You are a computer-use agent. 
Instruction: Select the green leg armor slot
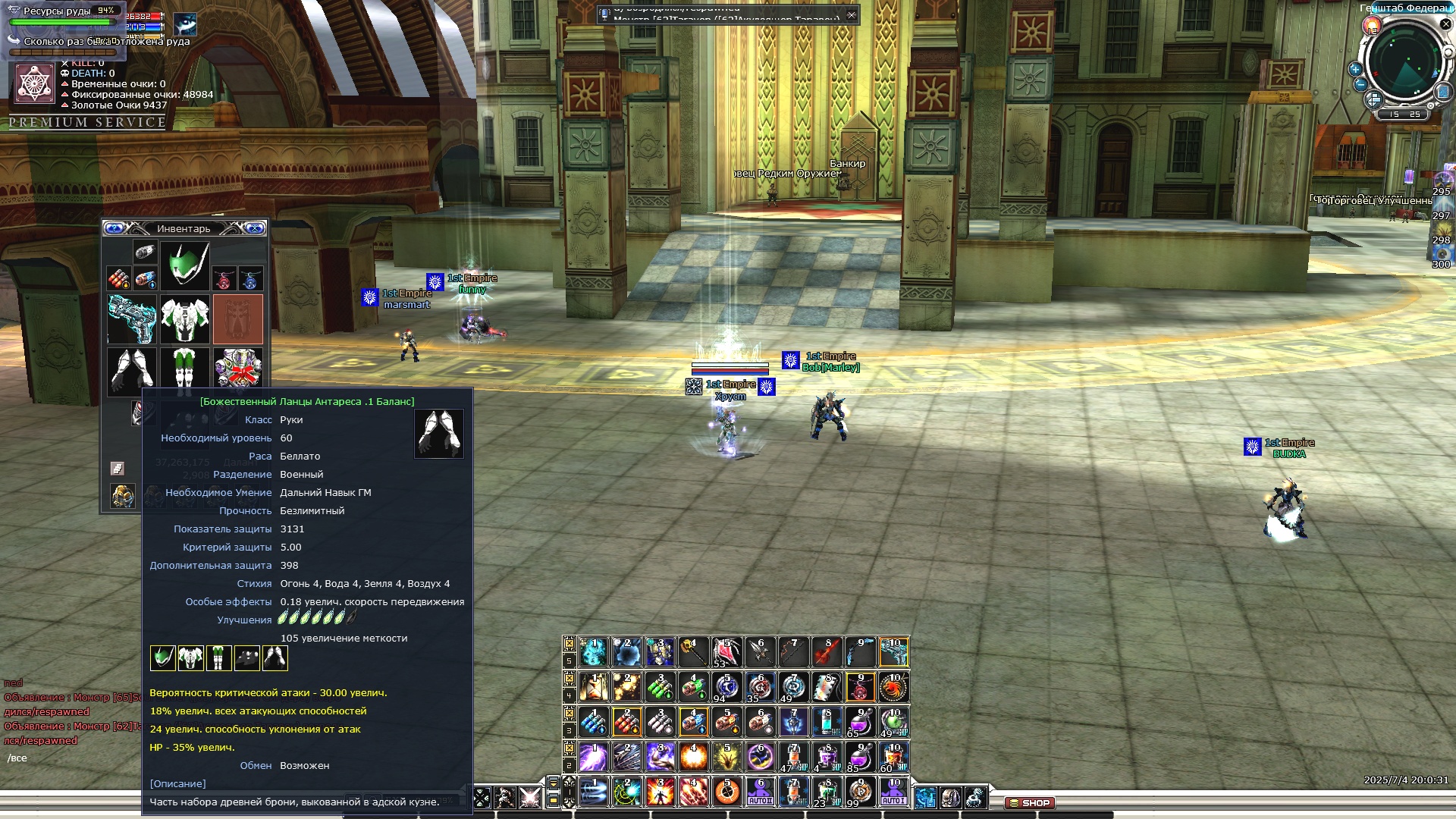[184, 372]
